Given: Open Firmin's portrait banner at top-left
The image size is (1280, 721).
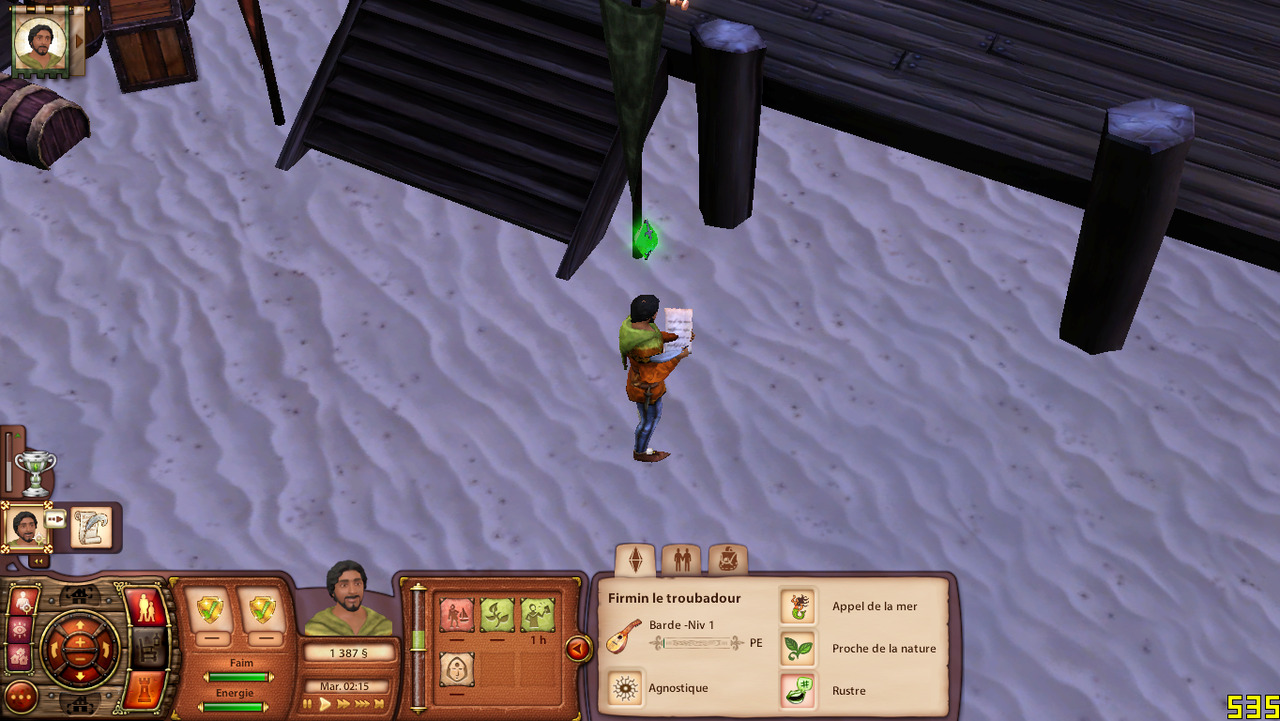Looking at the screenshot, I should (x=42, y=42).
